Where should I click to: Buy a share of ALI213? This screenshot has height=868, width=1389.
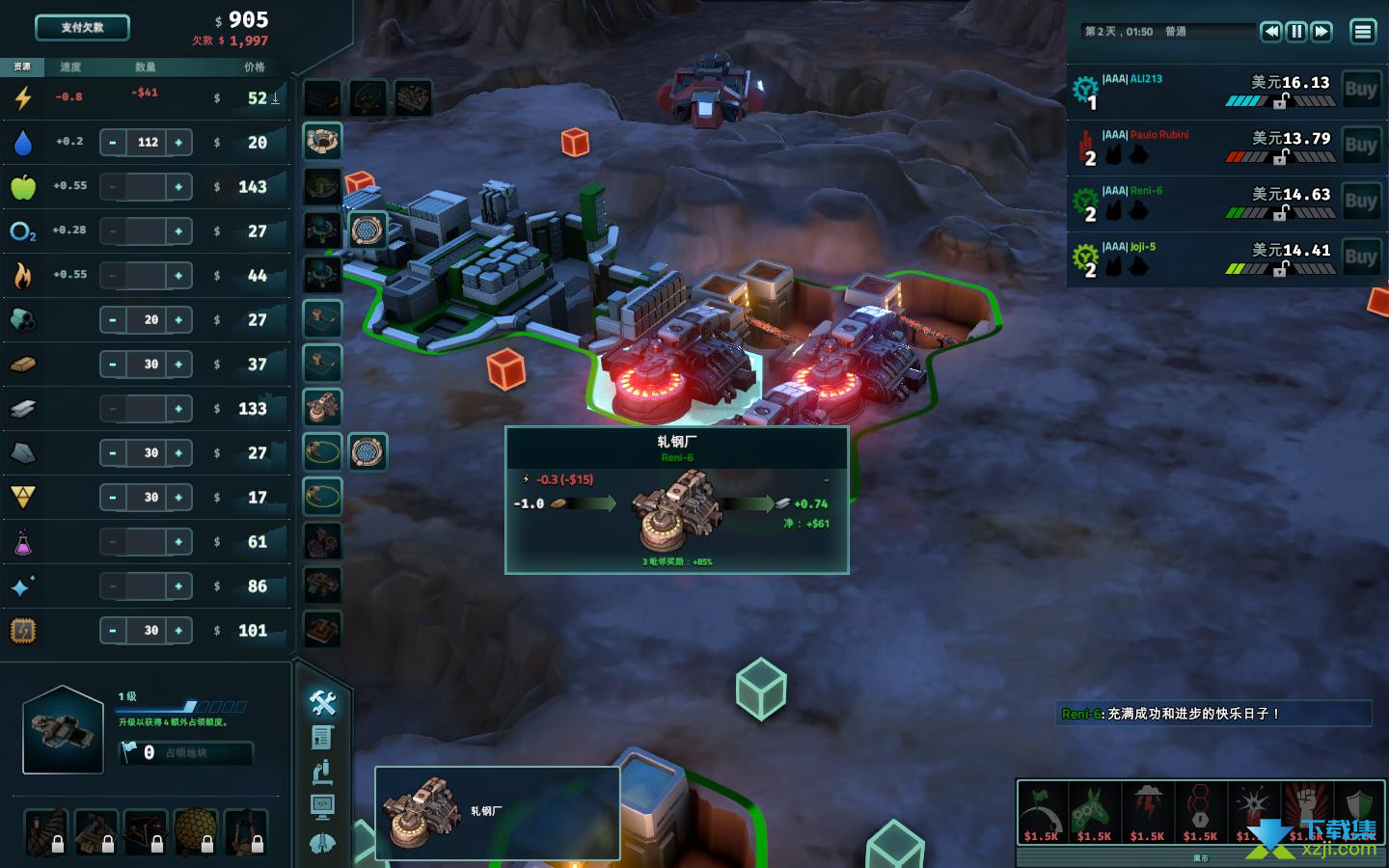tap(1360, 90)
